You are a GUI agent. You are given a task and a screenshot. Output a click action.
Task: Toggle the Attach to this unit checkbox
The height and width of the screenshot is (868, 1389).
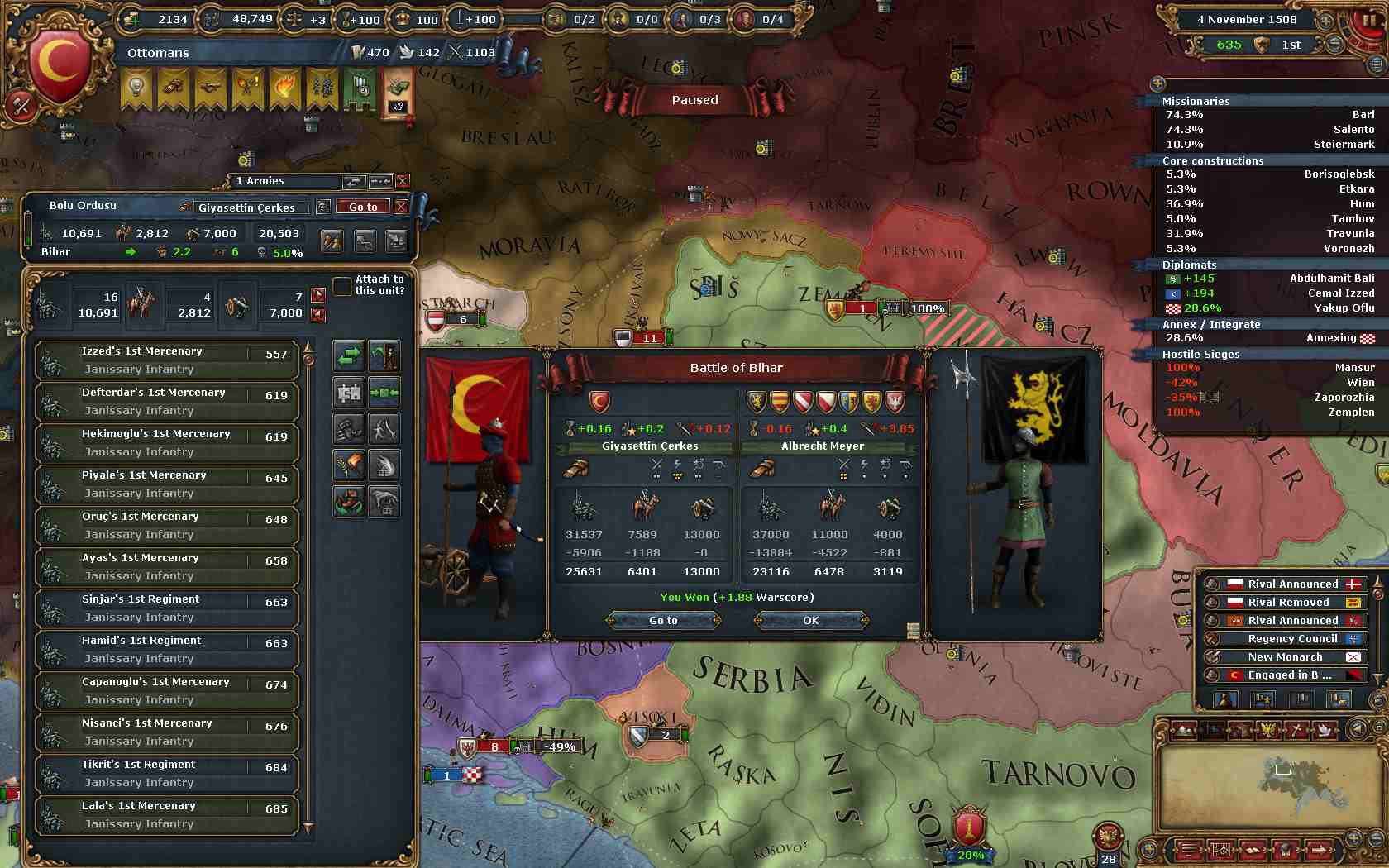pyautogui.click(x=341, y=286)
